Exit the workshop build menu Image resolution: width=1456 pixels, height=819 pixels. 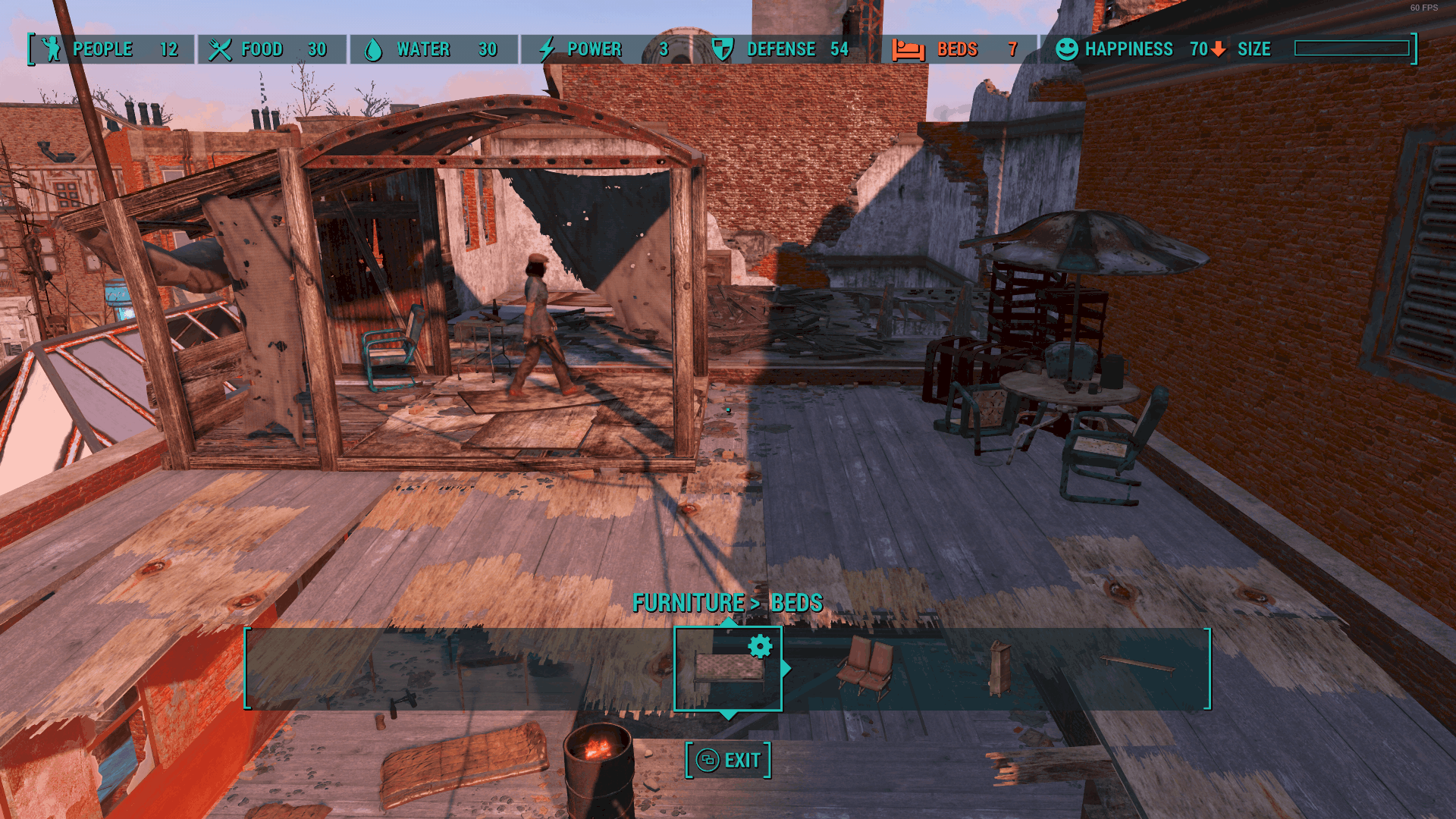tap(728, 760)
